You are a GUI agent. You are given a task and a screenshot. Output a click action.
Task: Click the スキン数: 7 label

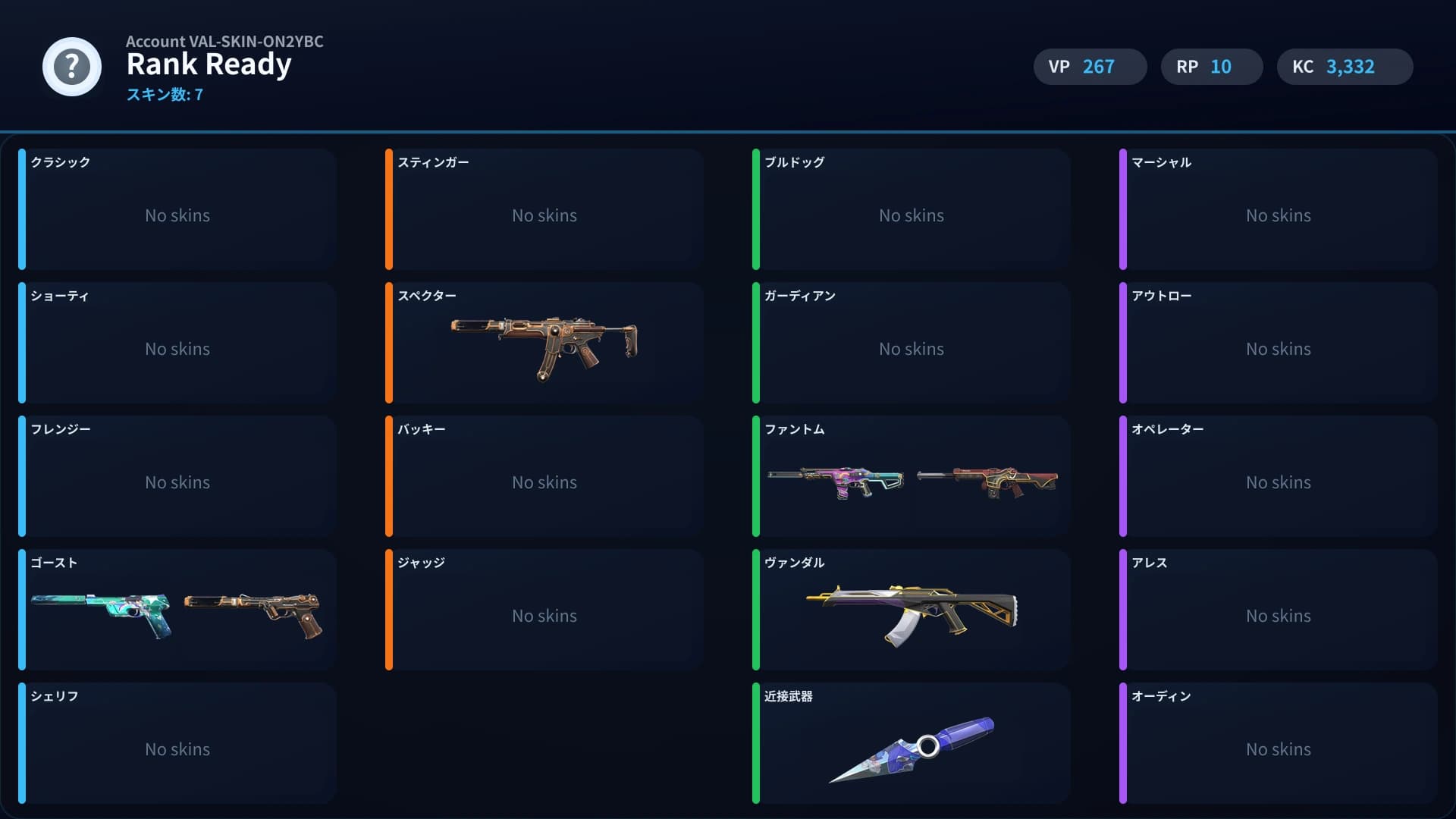tap(164, 96)
